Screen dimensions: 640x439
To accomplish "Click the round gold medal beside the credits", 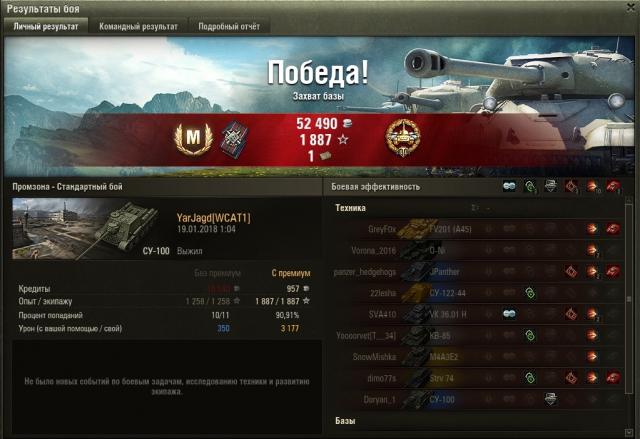I will (402, 137).
